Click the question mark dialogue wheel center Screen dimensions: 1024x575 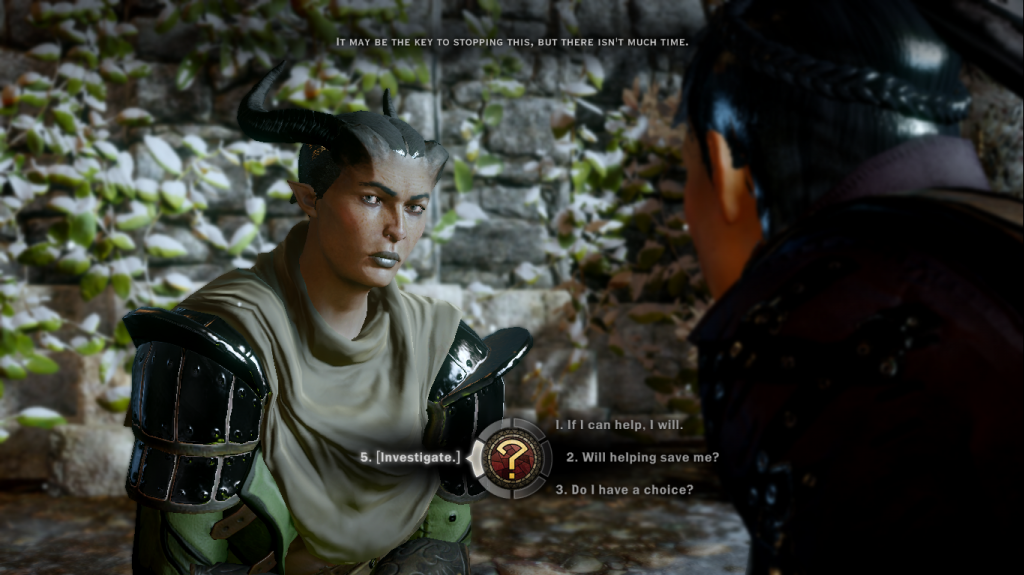click(511, 458)
